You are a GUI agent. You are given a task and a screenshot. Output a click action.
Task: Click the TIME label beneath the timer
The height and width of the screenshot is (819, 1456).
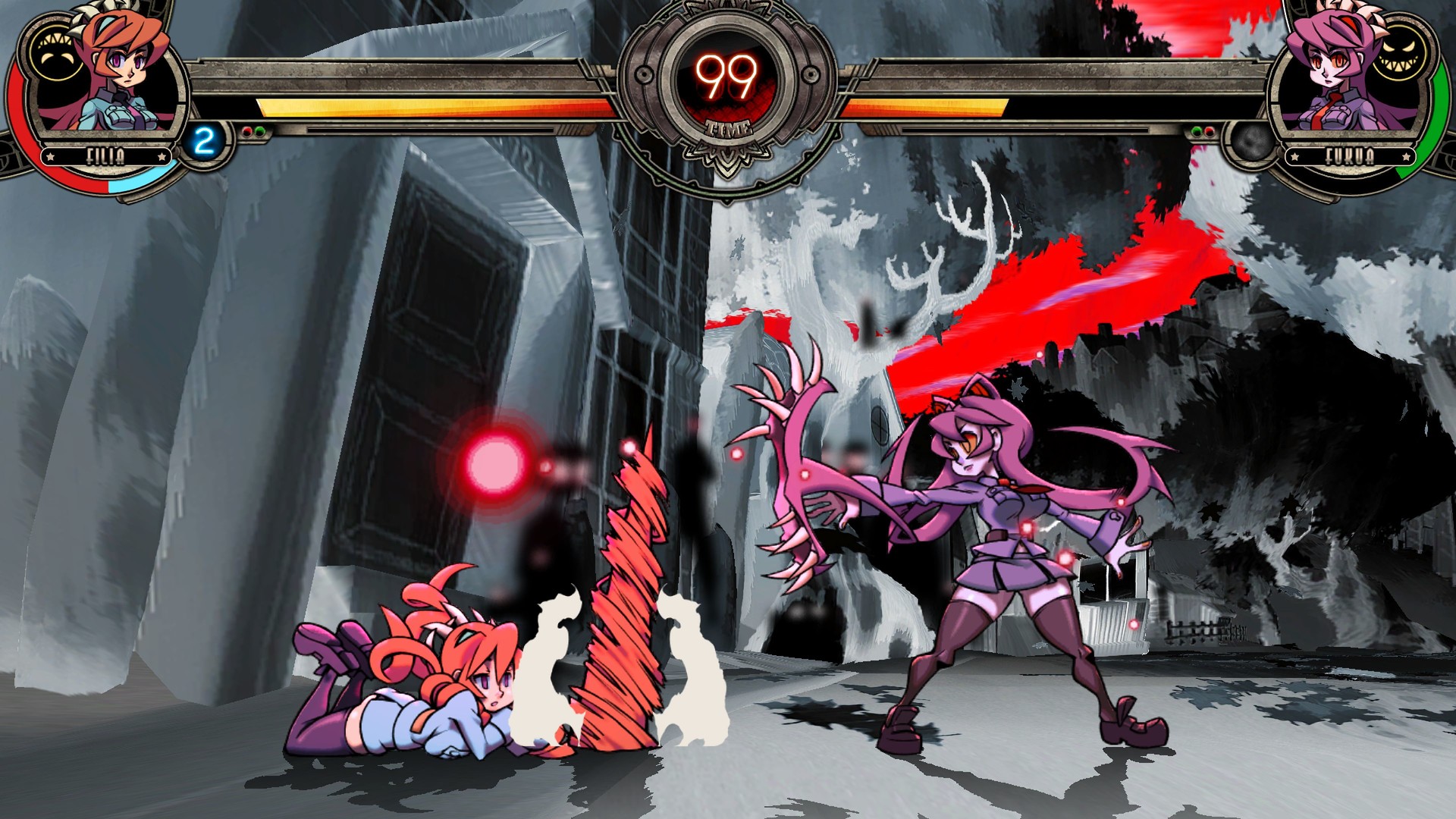728,129
